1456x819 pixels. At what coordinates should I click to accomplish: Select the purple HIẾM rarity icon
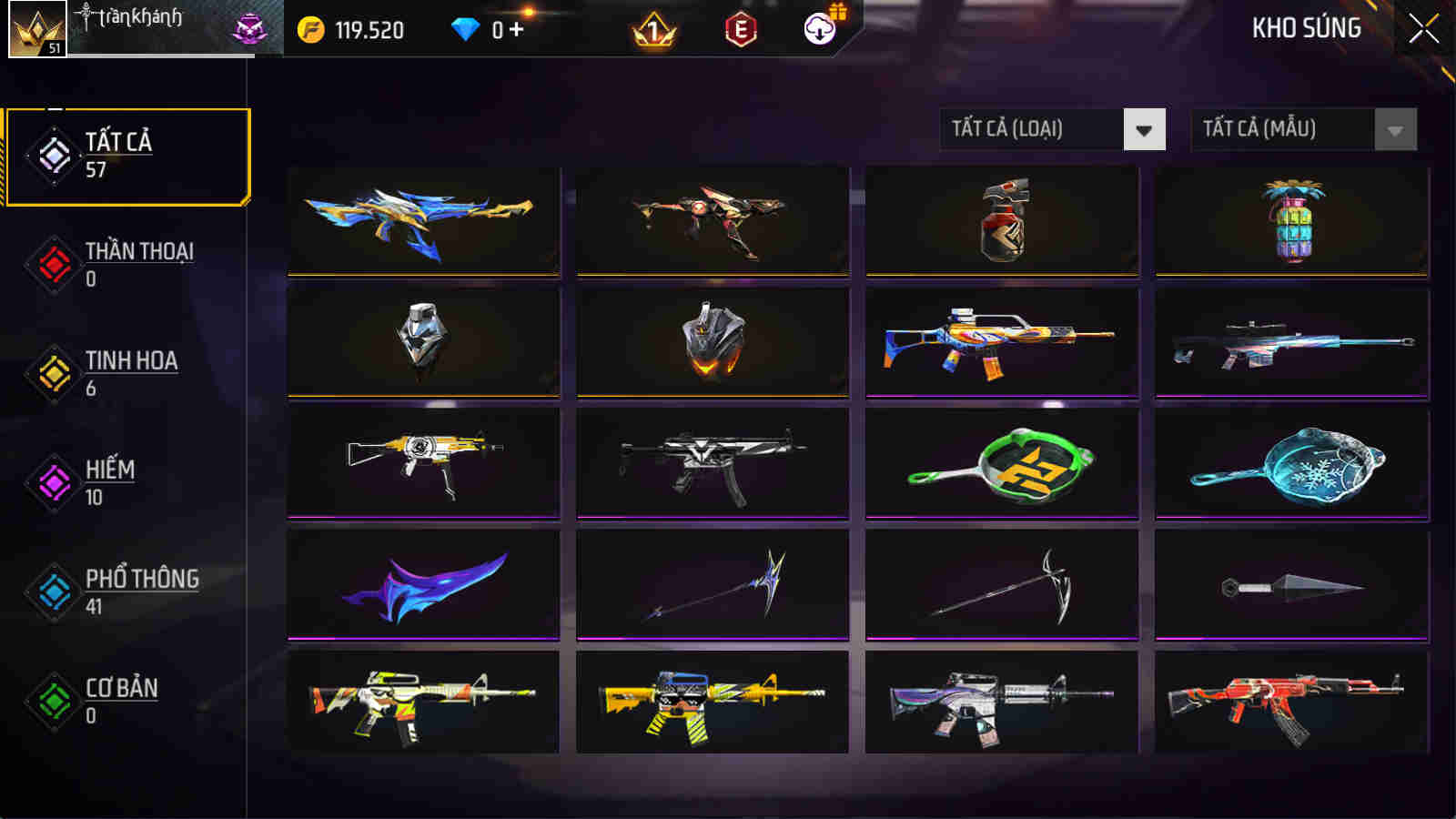click(x=52, y=482)
